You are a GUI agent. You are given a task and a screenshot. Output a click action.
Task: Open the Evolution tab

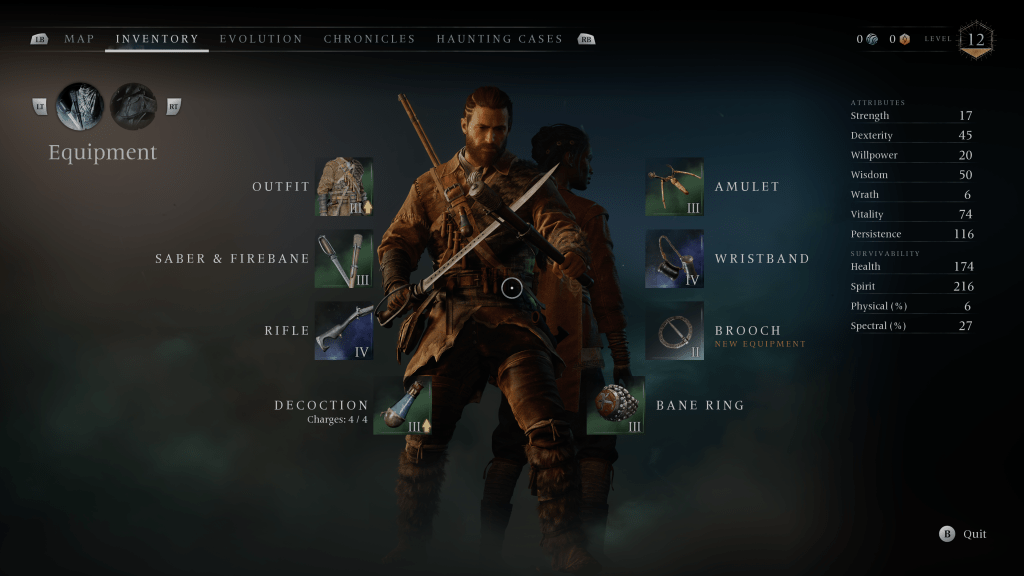[x=261, y=39]
